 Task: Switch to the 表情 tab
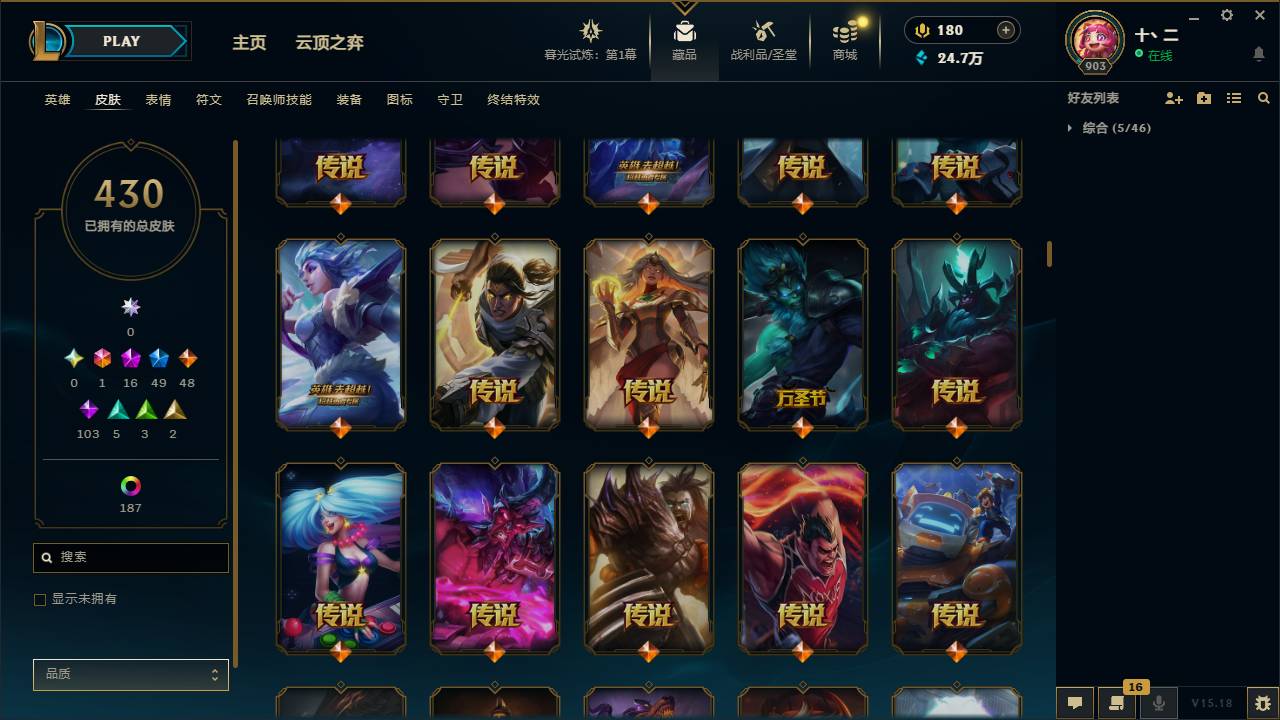(x=160, y=99)
